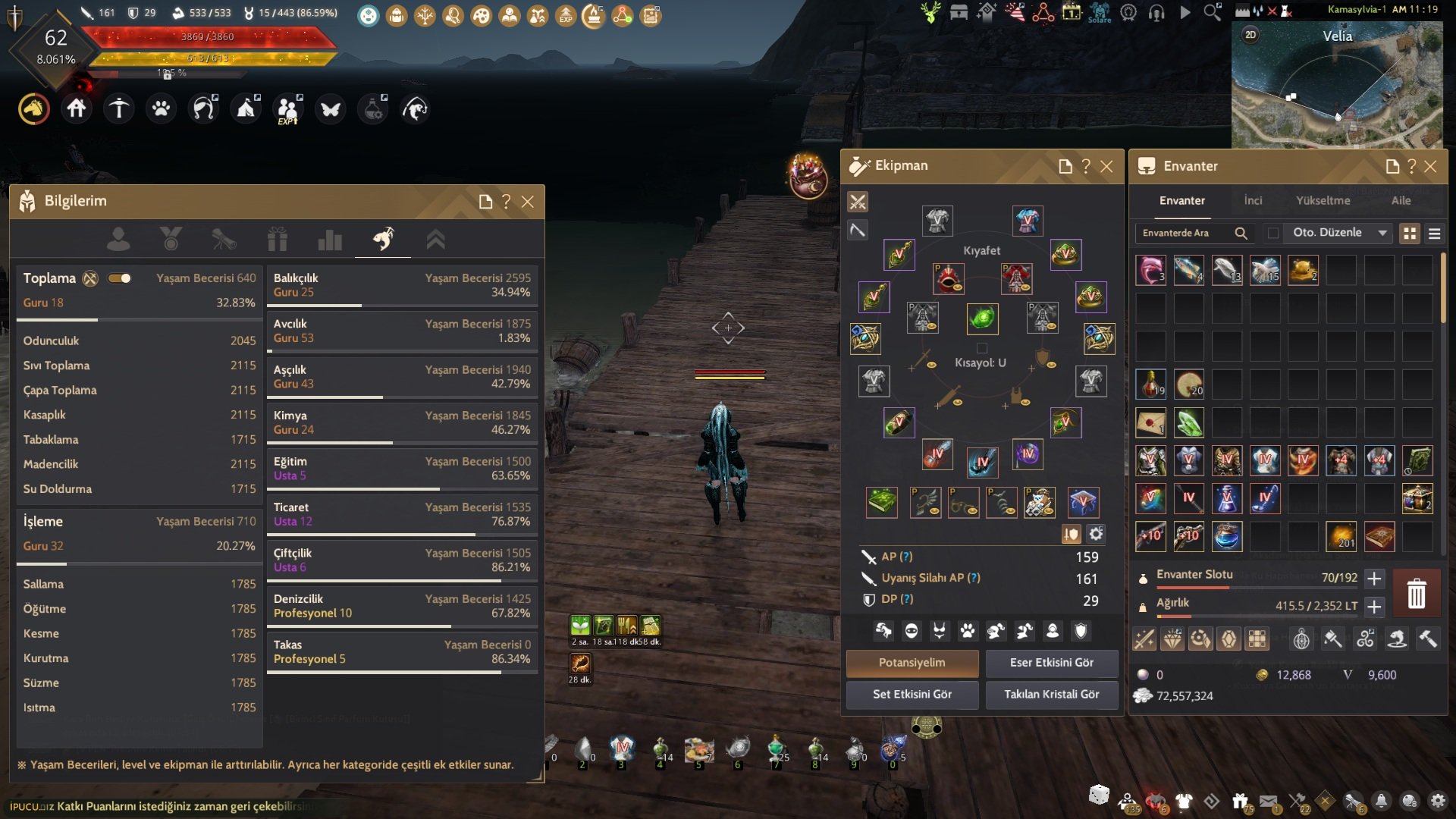Screen dimensions: 1456x819
Task: Enable the checkbox next to Oto. Düzenle
Action: 1272,233
